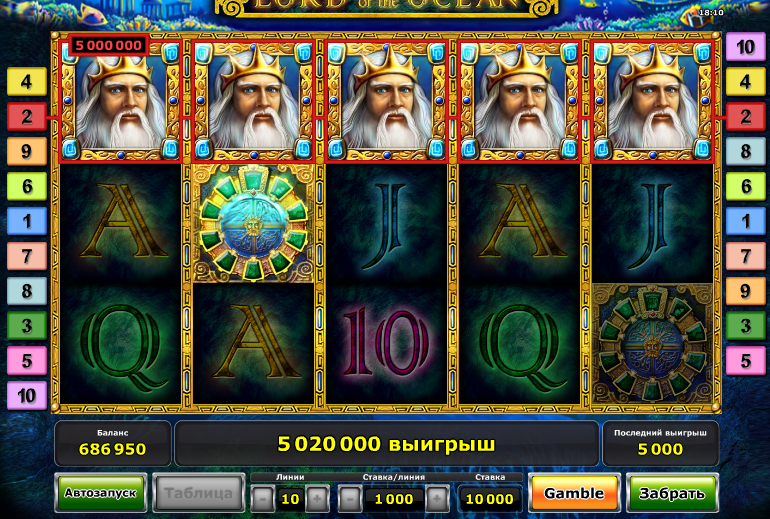770x519 pixels.
Task: Click the orange Gamble button
Action: [574, 493]
